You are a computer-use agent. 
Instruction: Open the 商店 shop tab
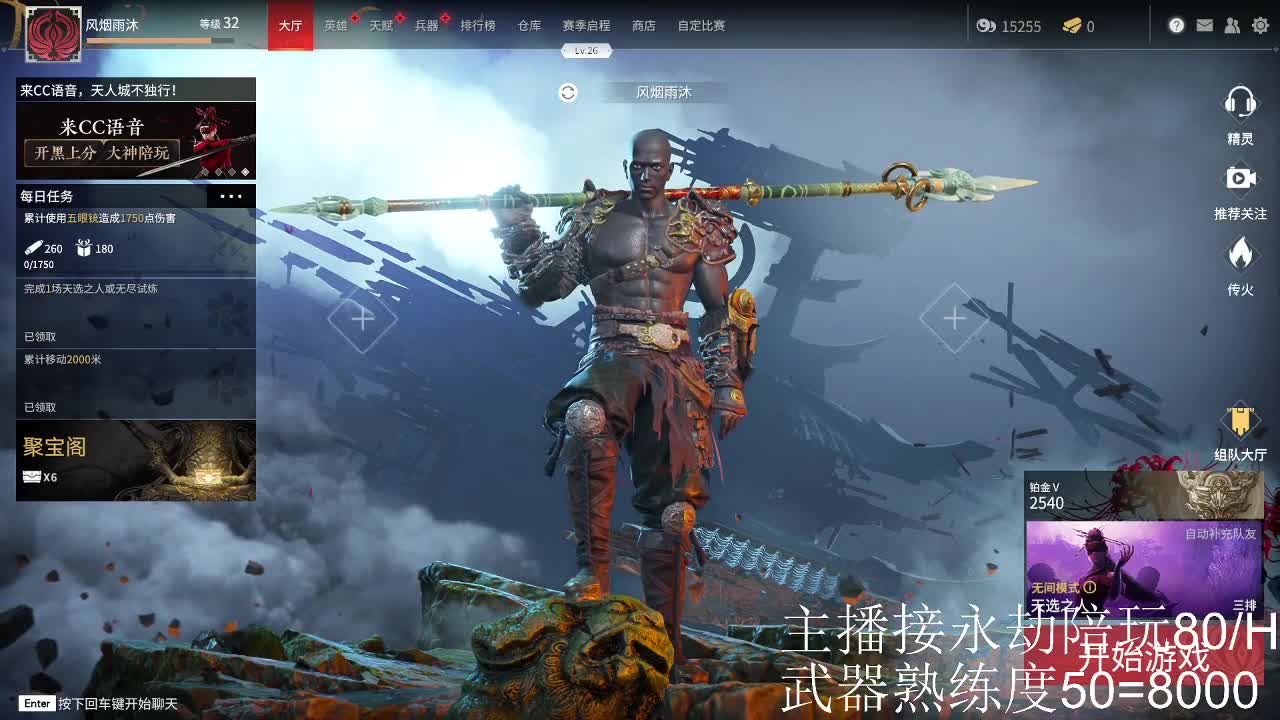point(643,26)
